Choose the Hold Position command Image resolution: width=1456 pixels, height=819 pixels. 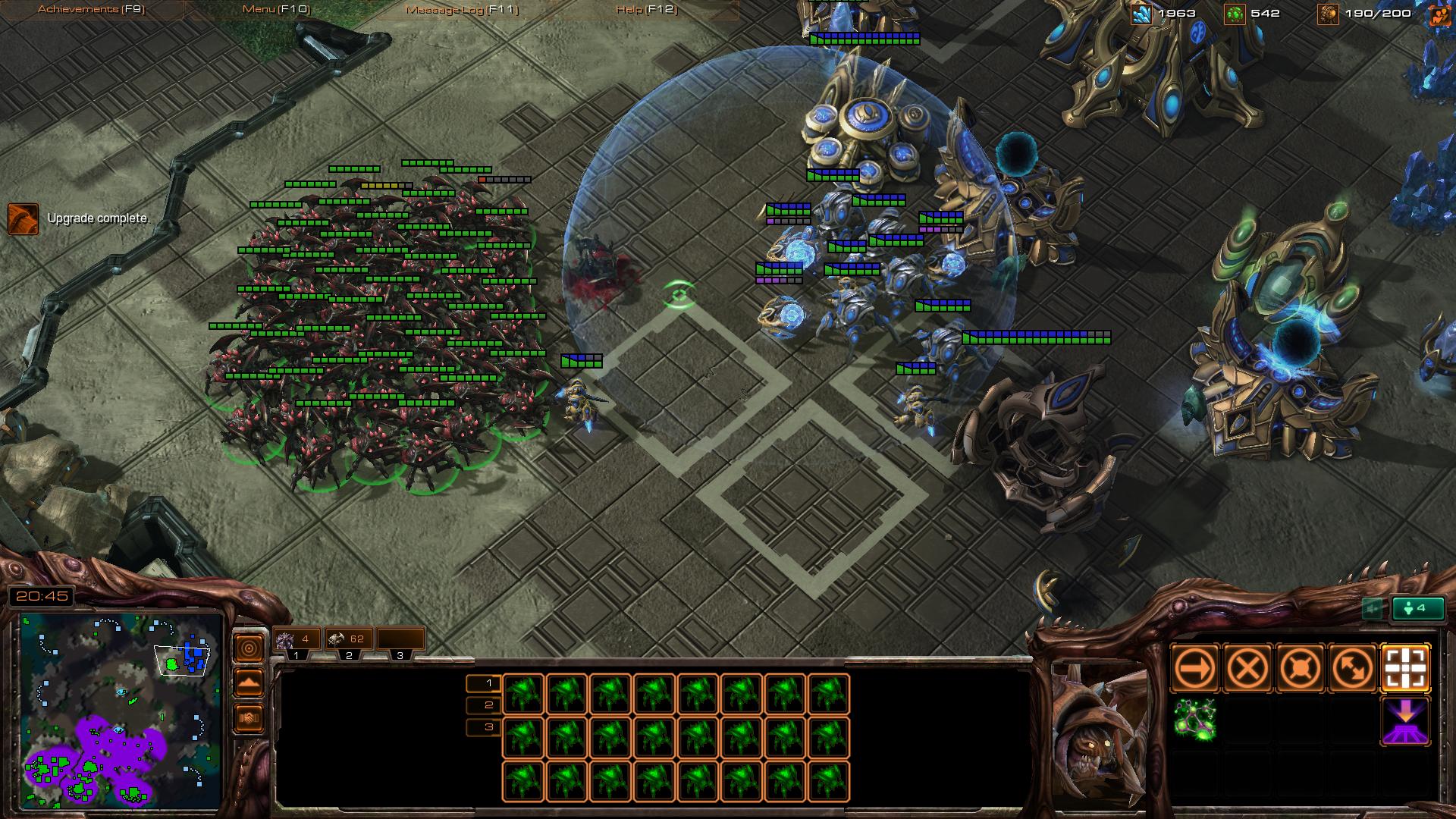[x=1301, y=669]
